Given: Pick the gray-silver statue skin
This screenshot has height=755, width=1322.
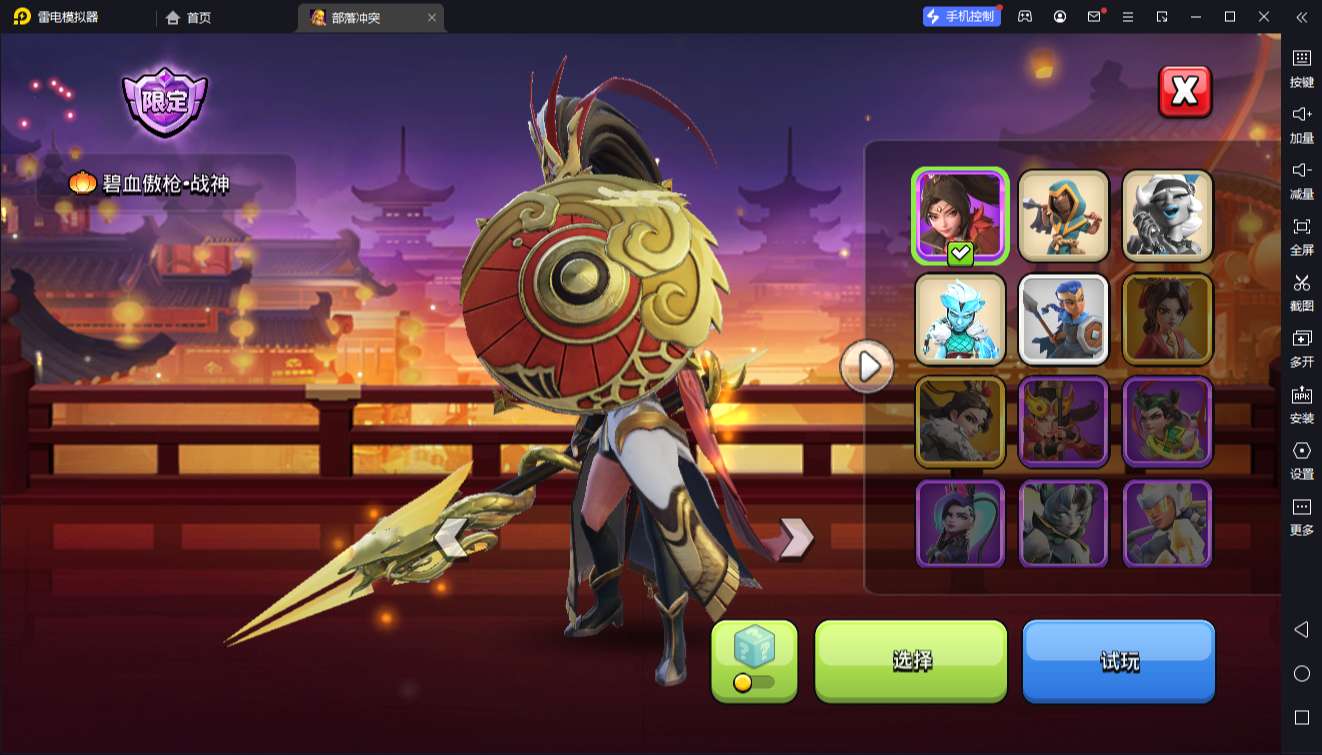Looking at the screenshot, I should point(1167,215).
